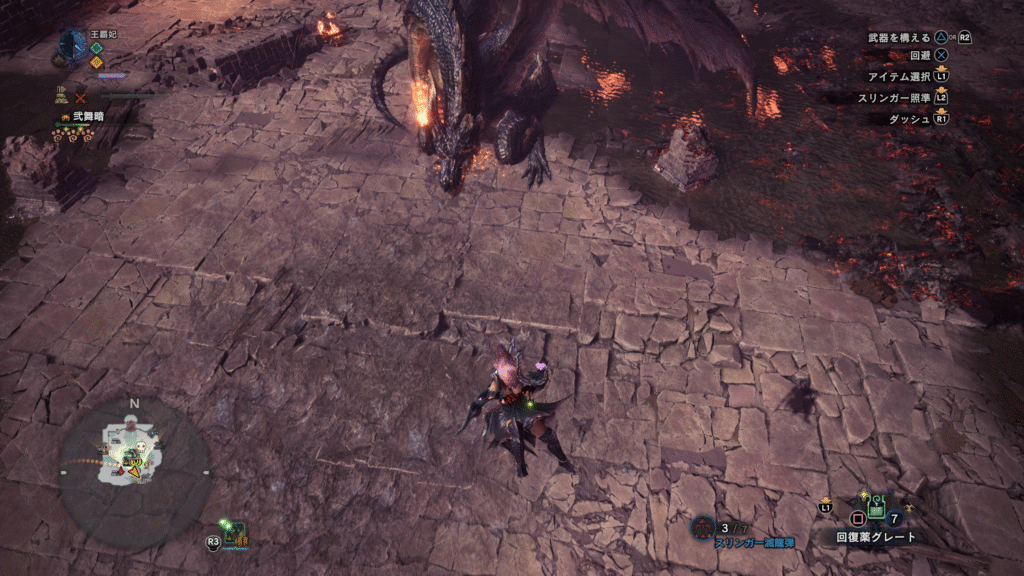Select the orange diamond status icon

96,62
